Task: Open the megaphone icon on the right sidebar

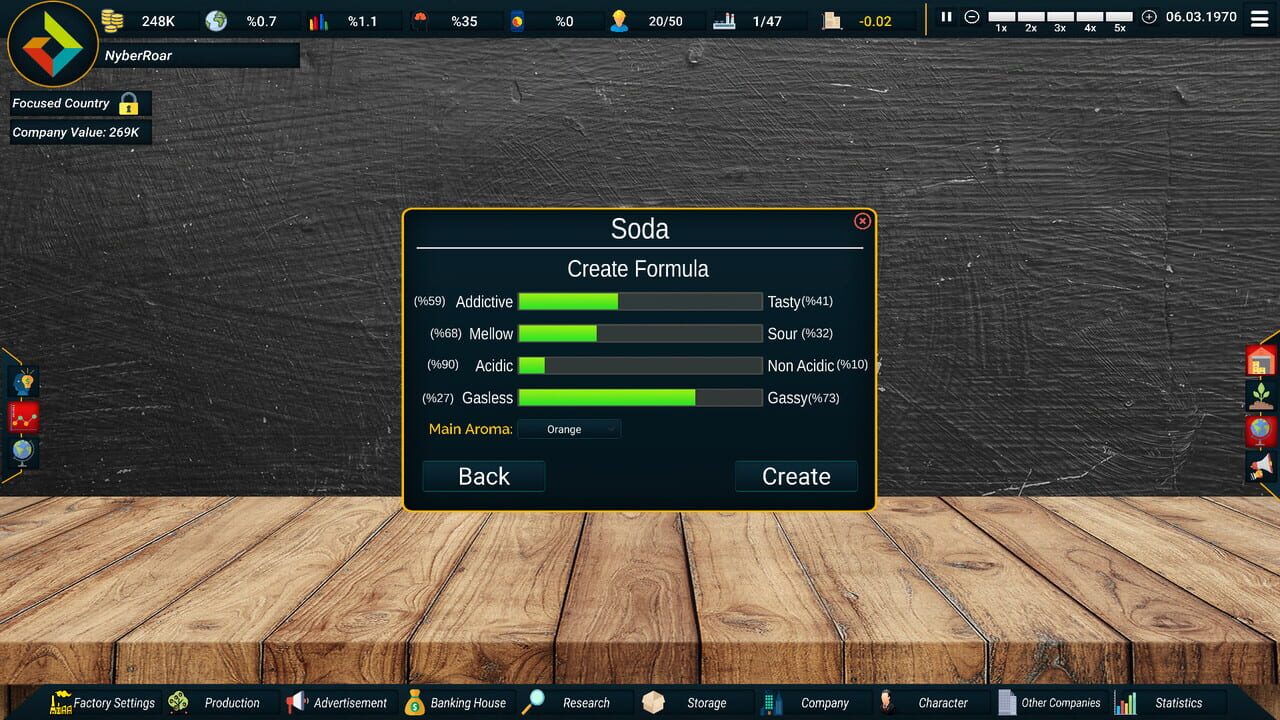Action: click(x=1259, y=466)
